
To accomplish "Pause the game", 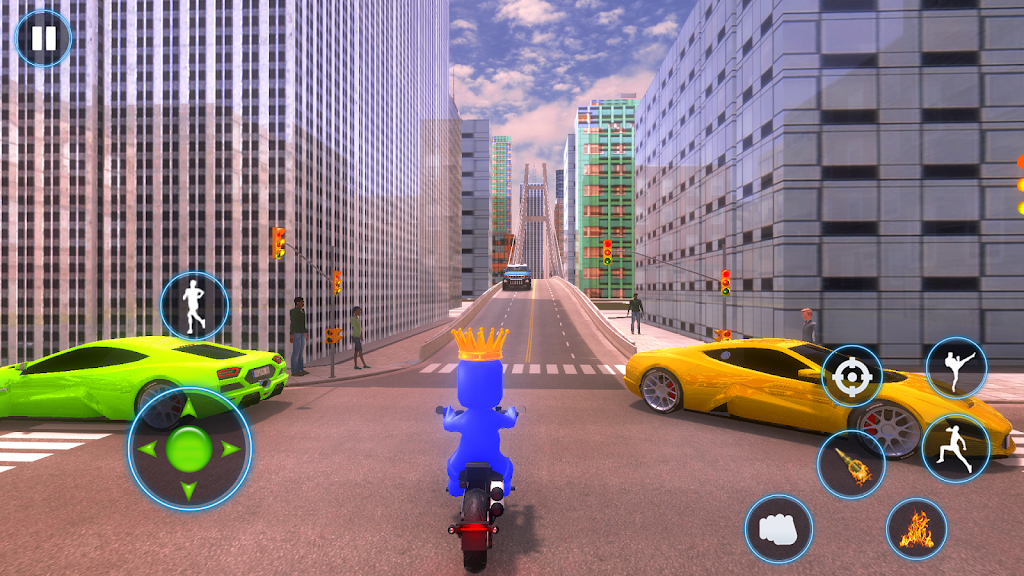I will point(43,39).
